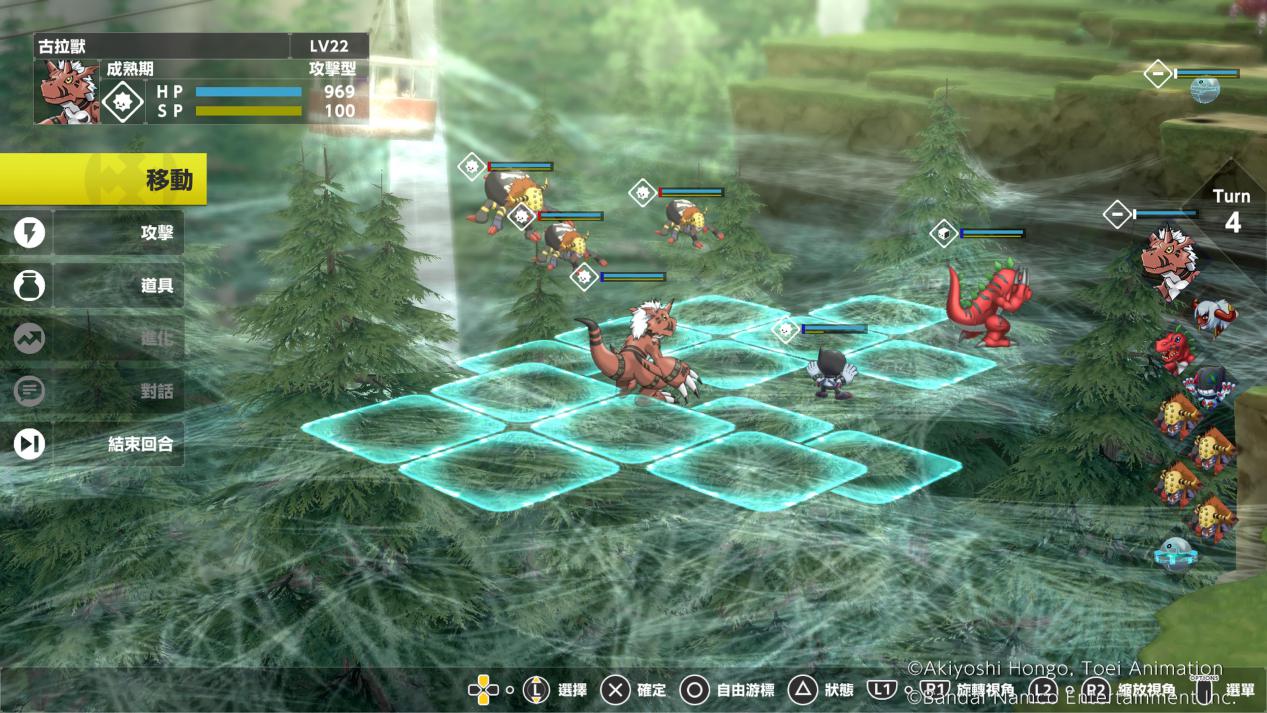End the turn with 結束回合
The image size is (1267, 713).
pos(98,444)
